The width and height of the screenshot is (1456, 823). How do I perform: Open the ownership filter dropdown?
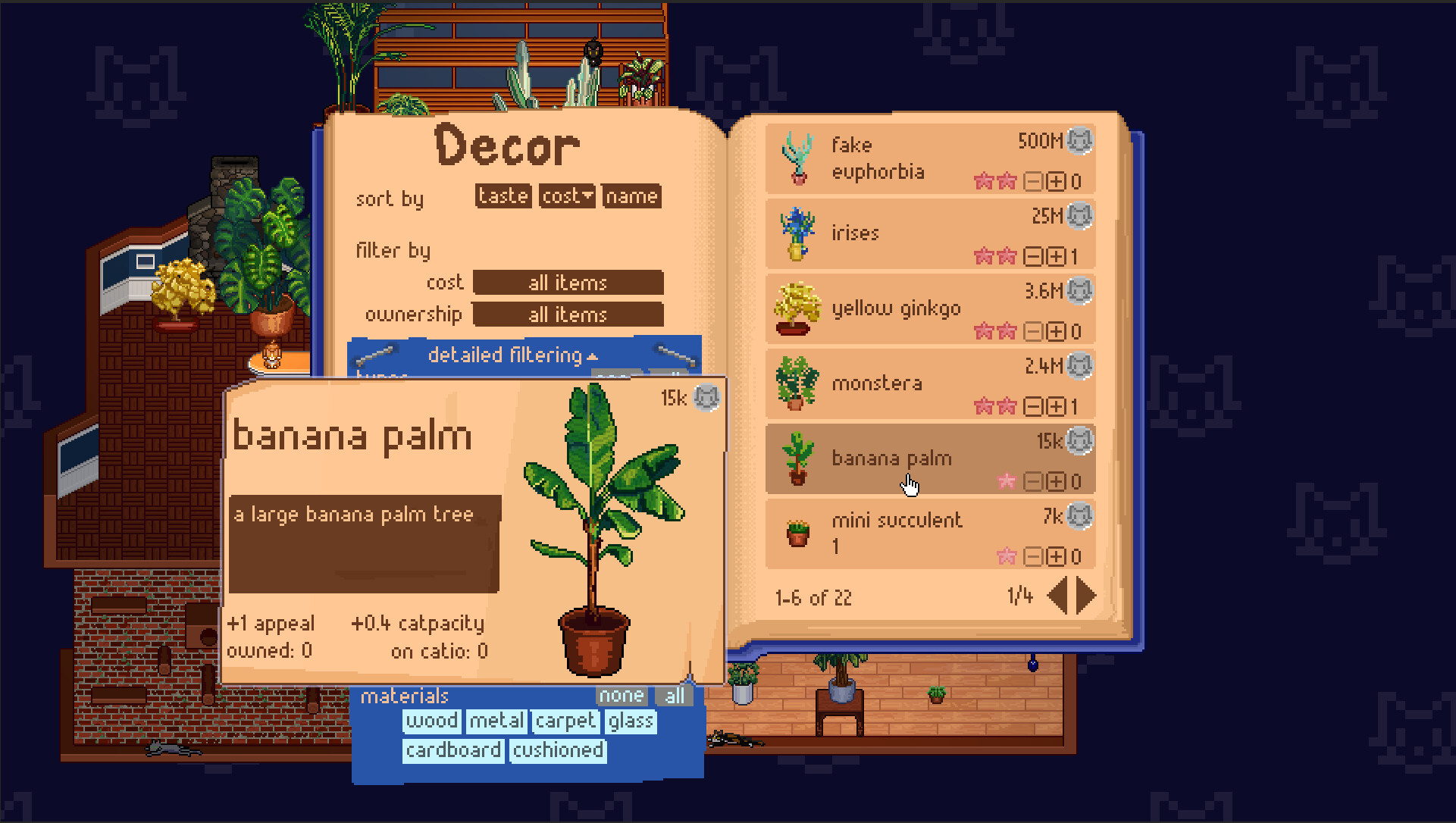coord(568,314)
